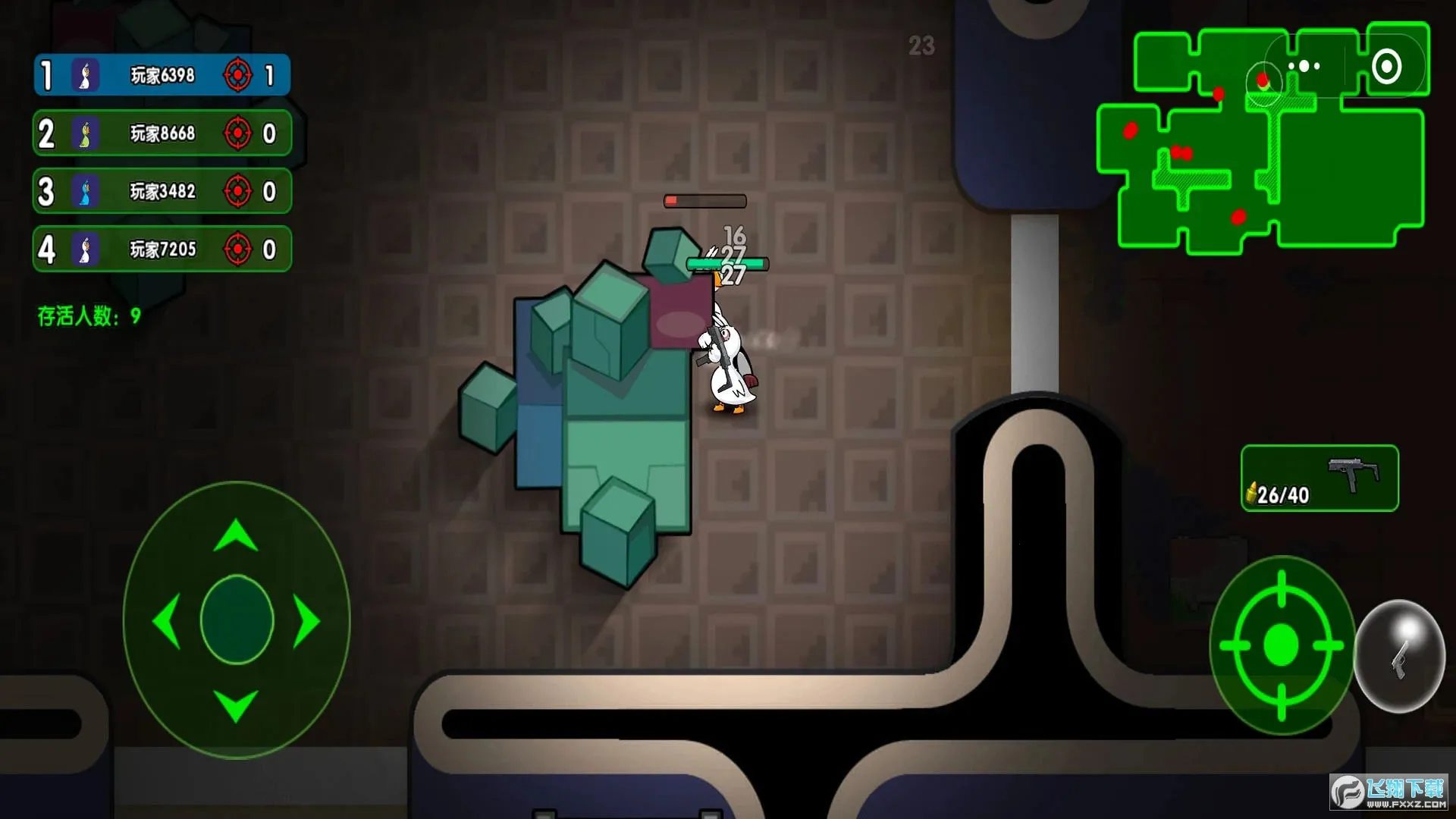Tap the center of the movement joystick
The height and width of the screenshot is (819, 1456).
(x=237, y=620)
